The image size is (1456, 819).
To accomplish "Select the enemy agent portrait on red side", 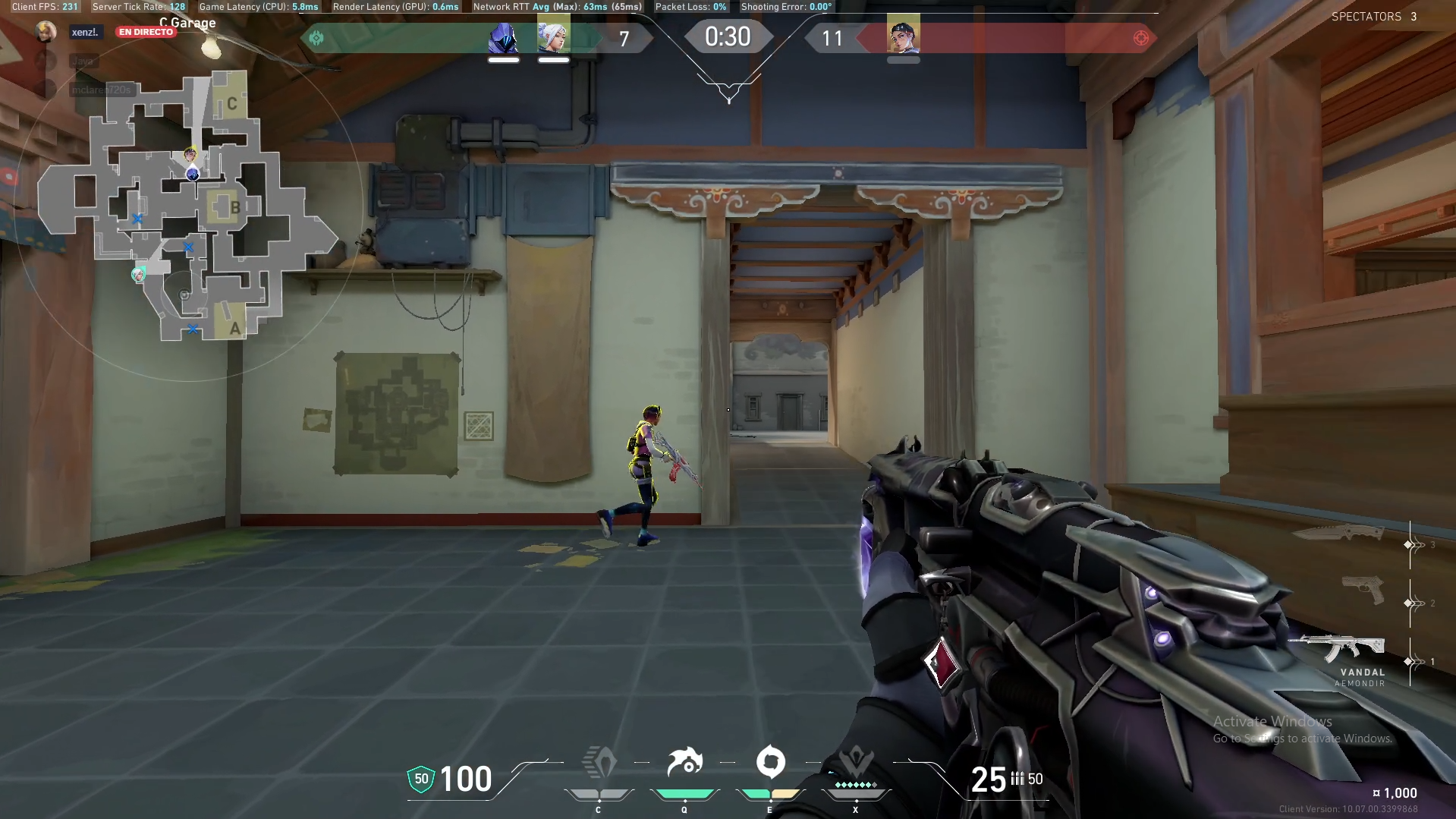I will pos(903,36).
